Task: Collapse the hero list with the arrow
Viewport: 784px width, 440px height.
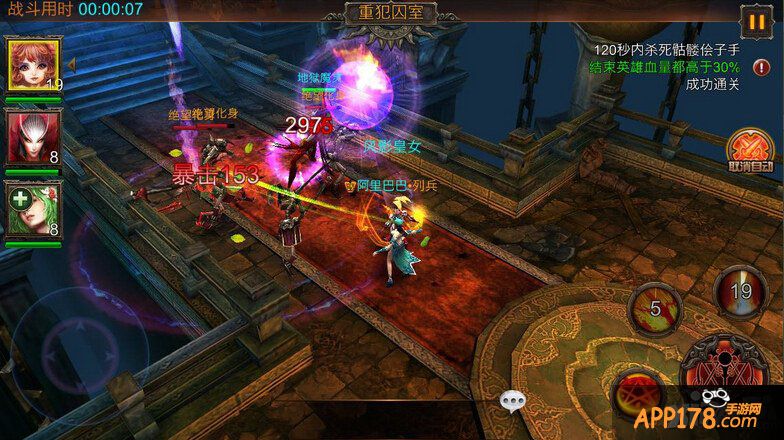Action: 71,65
